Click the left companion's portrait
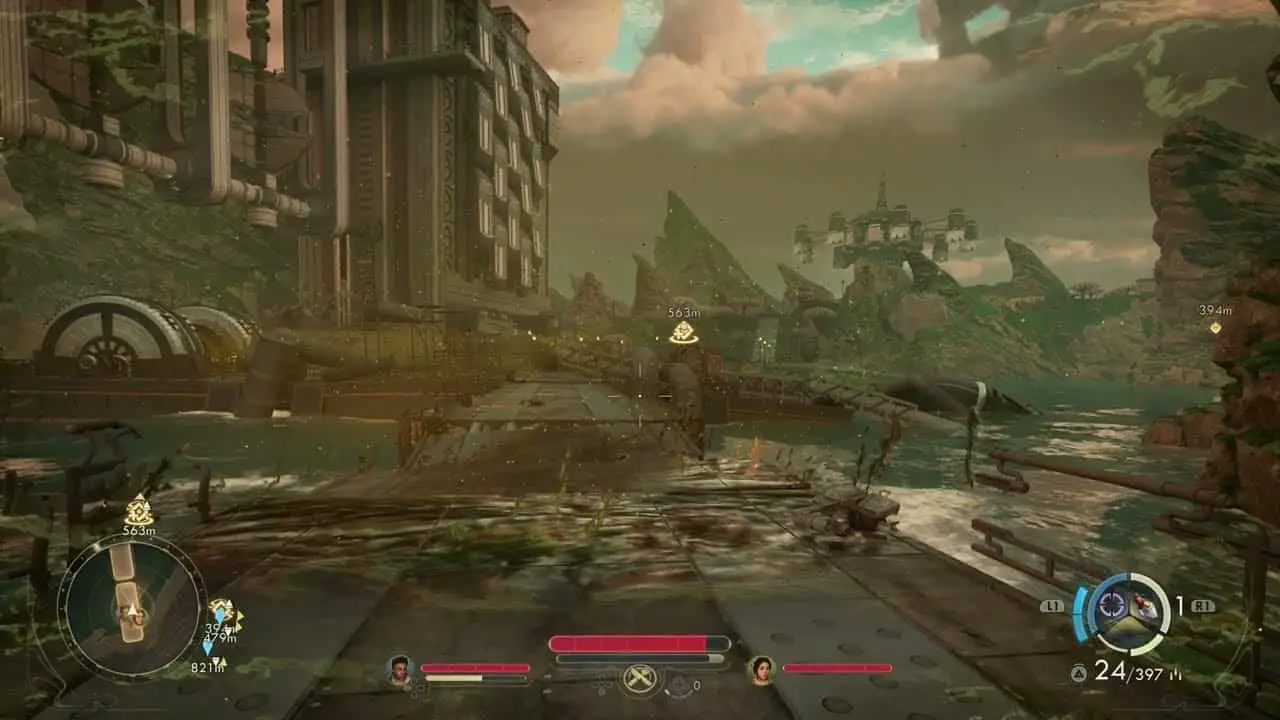1280x720 pixels. pyautogui.click(x=400, y=669)
